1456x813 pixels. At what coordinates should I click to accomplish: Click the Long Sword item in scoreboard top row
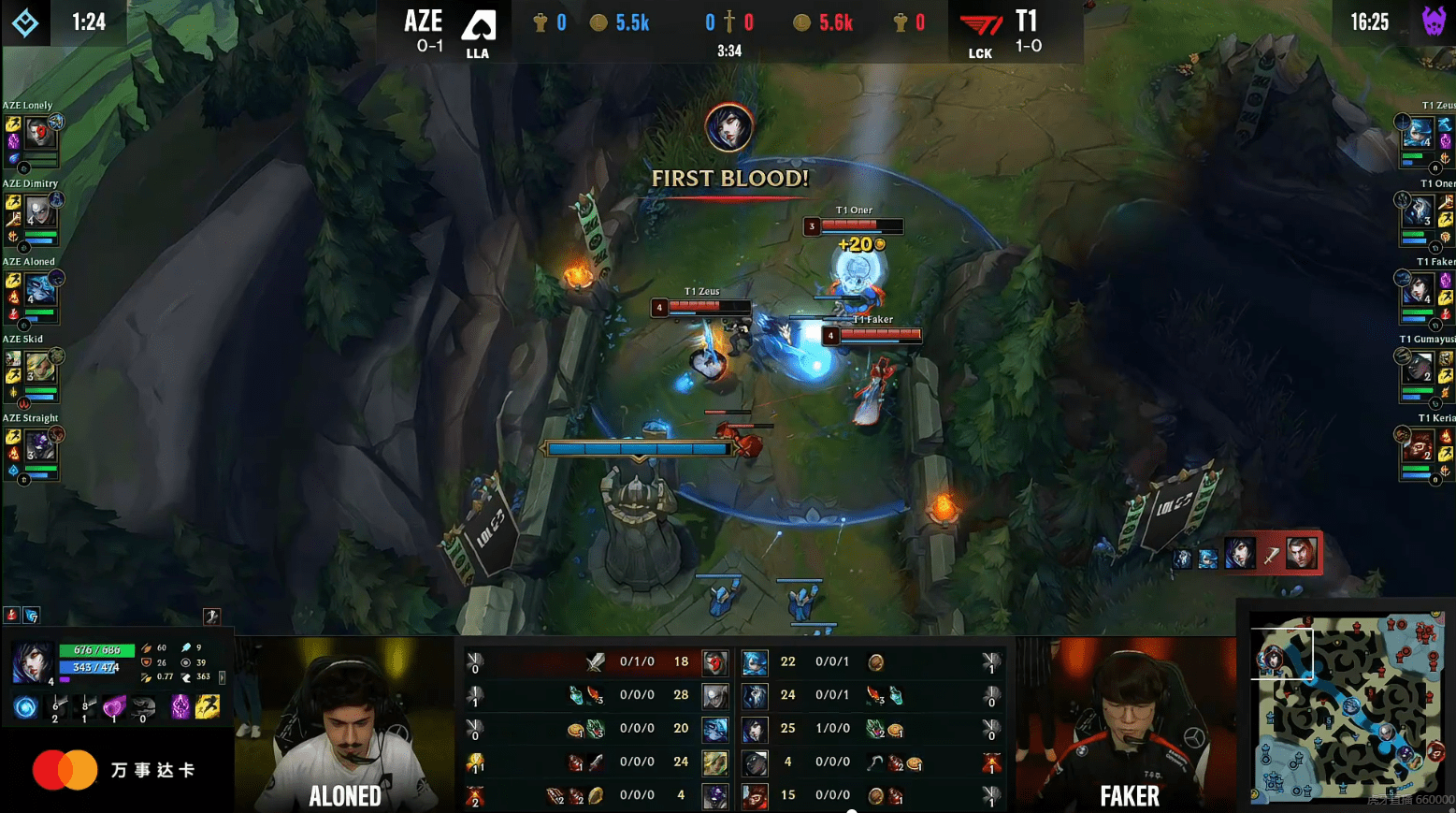click(x=595, y=662)
